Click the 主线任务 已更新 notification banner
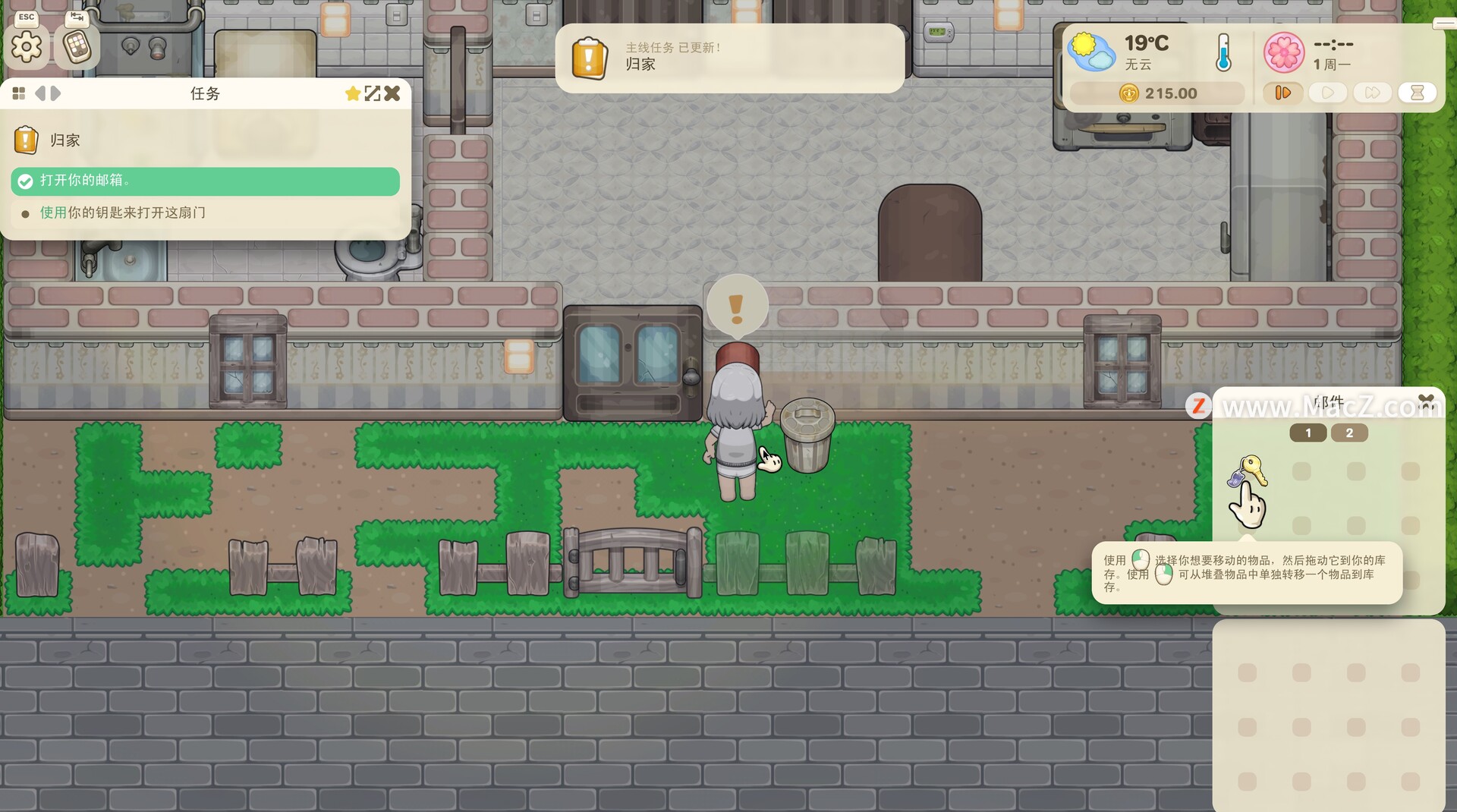Image resolution: width=1457 pixels, height=812 pixels. (729, 58)
